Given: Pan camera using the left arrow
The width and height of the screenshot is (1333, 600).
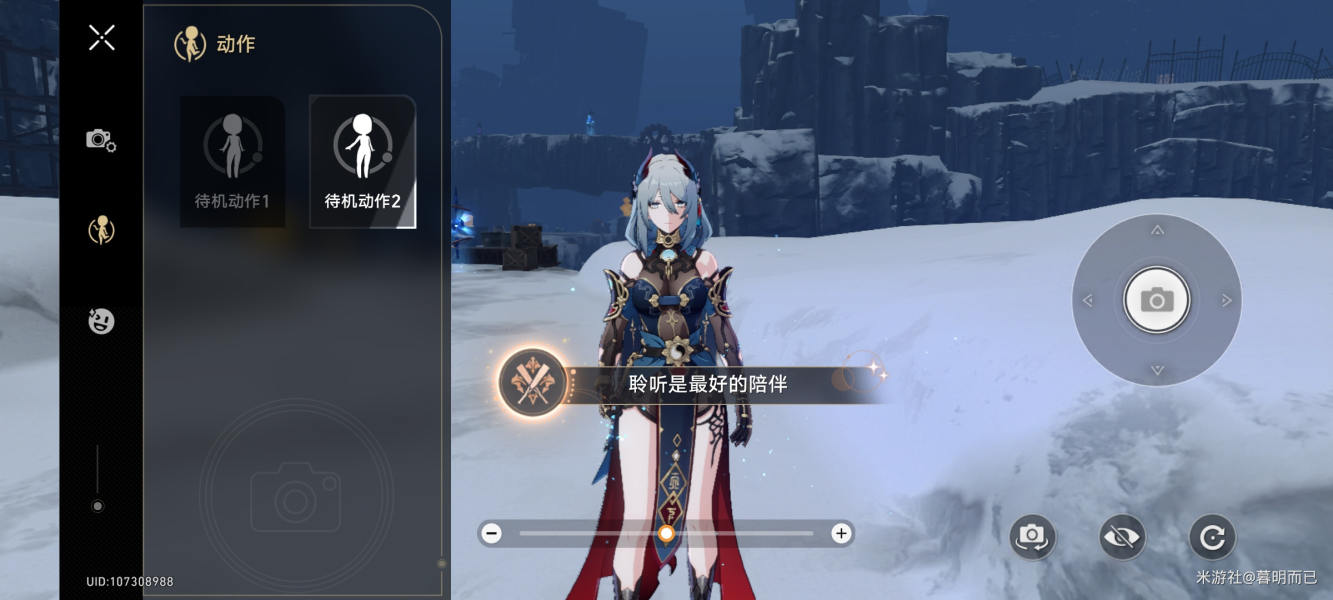Looking at the screenshot, I should [1088, 300].
